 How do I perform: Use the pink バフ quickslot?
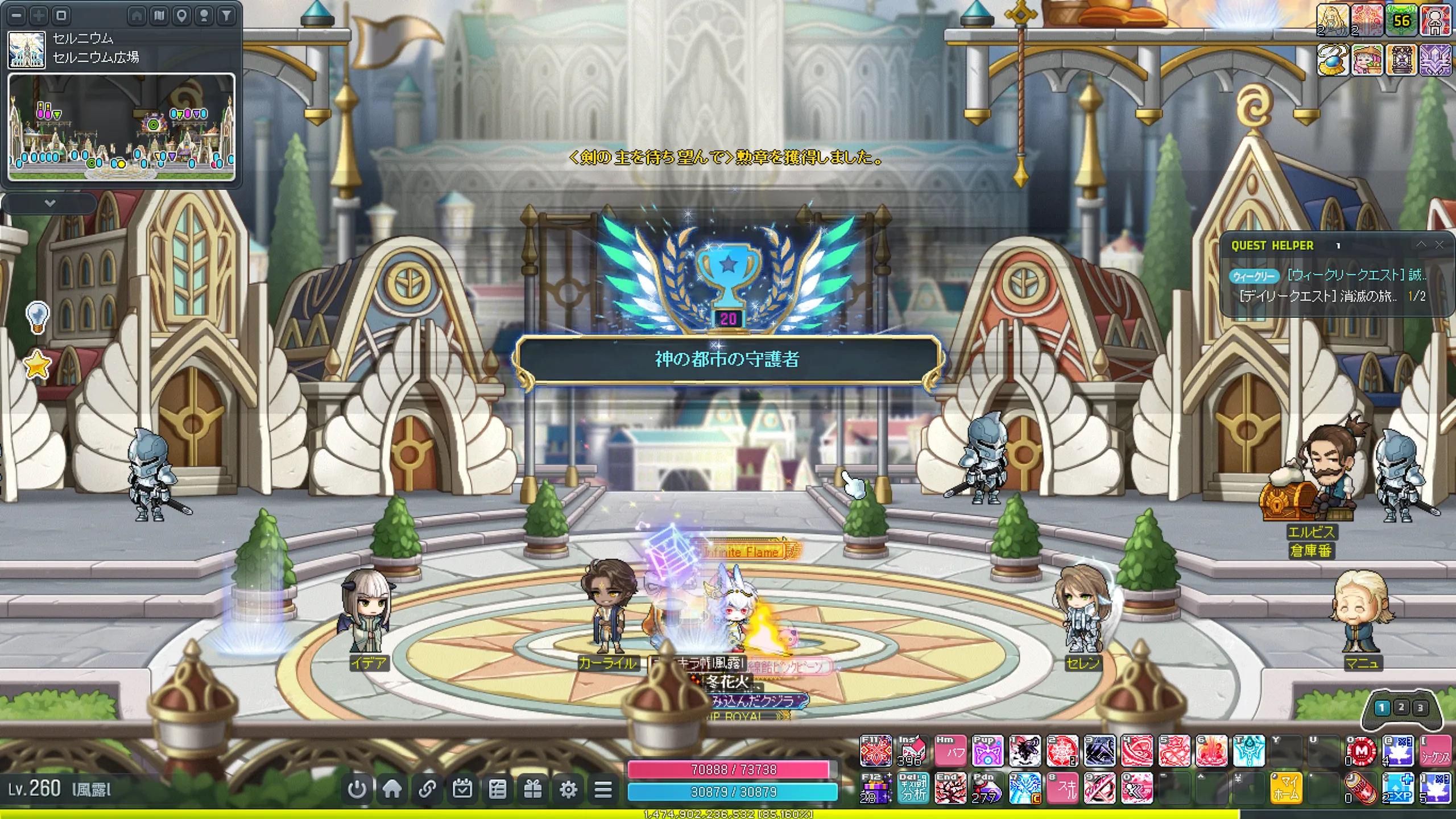click(x=950, y=751)
